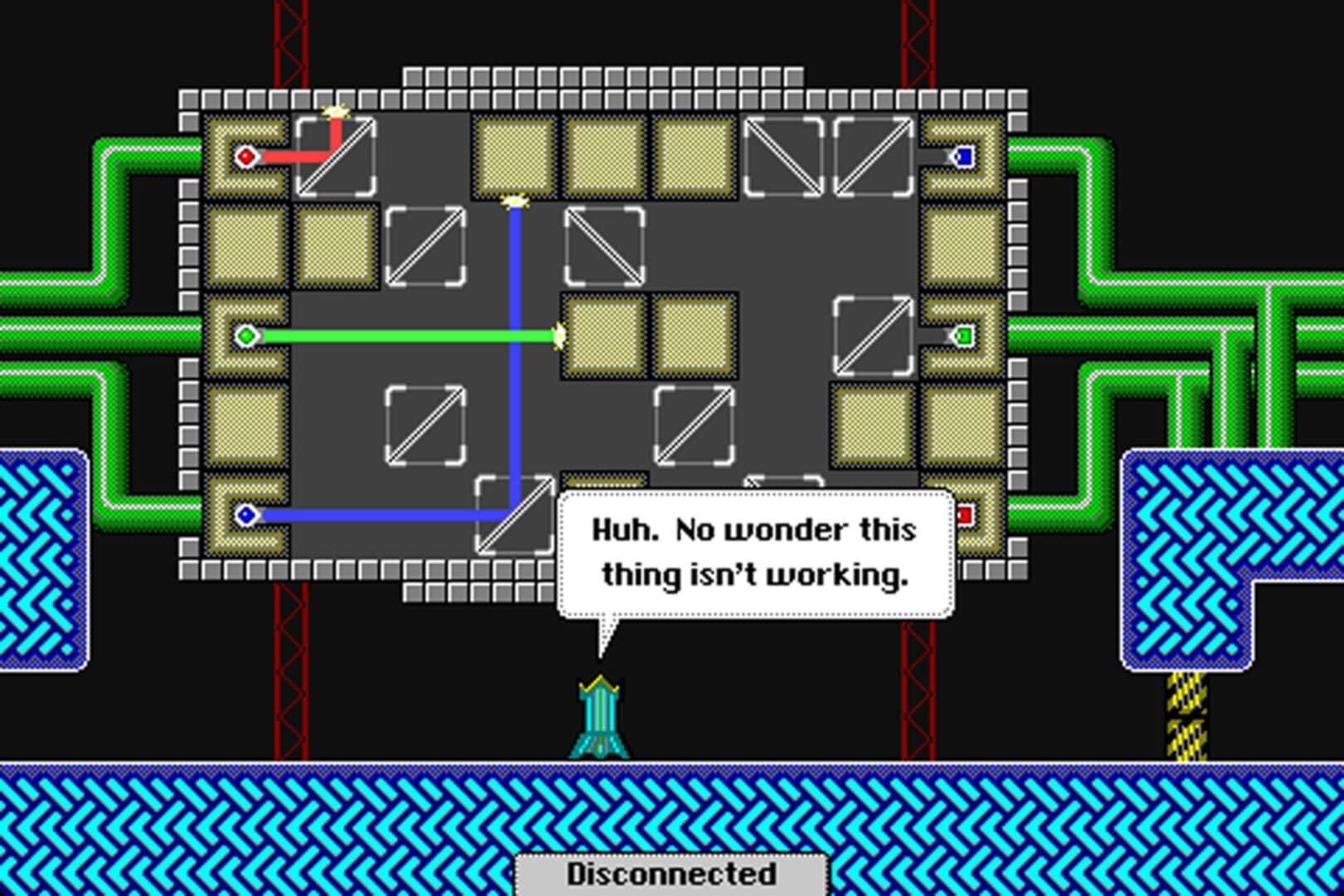This screenshot has height=896, width=1344.
Task: Rotate the mirror bending the blue beam
Action: [x=515, y=515]
